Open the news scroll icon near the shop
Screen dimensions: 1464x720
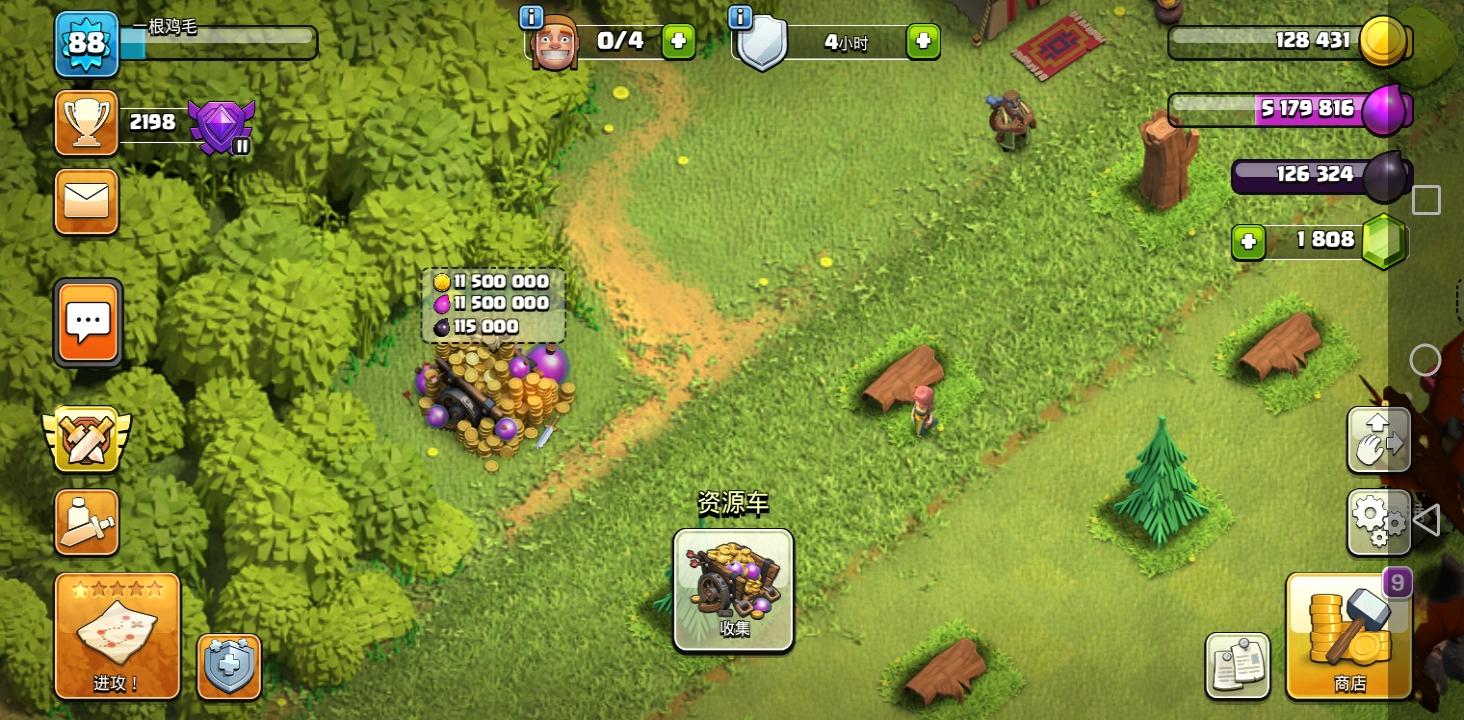pyautogui.click(x=1237, y=664)
